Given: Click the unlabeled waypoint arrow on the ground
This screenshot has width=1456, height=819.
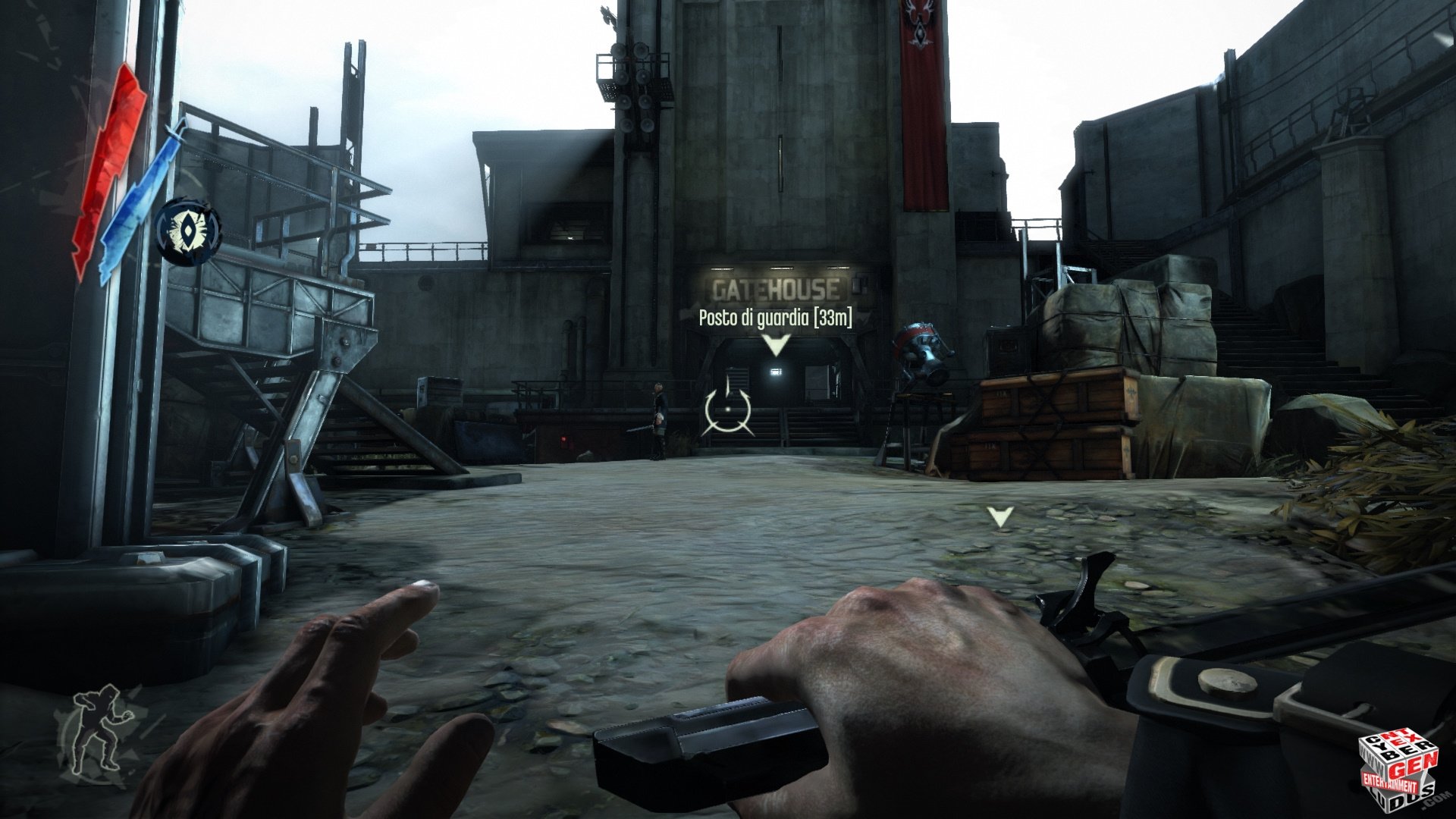Looking at the screenshot, I should [1000, 517].
